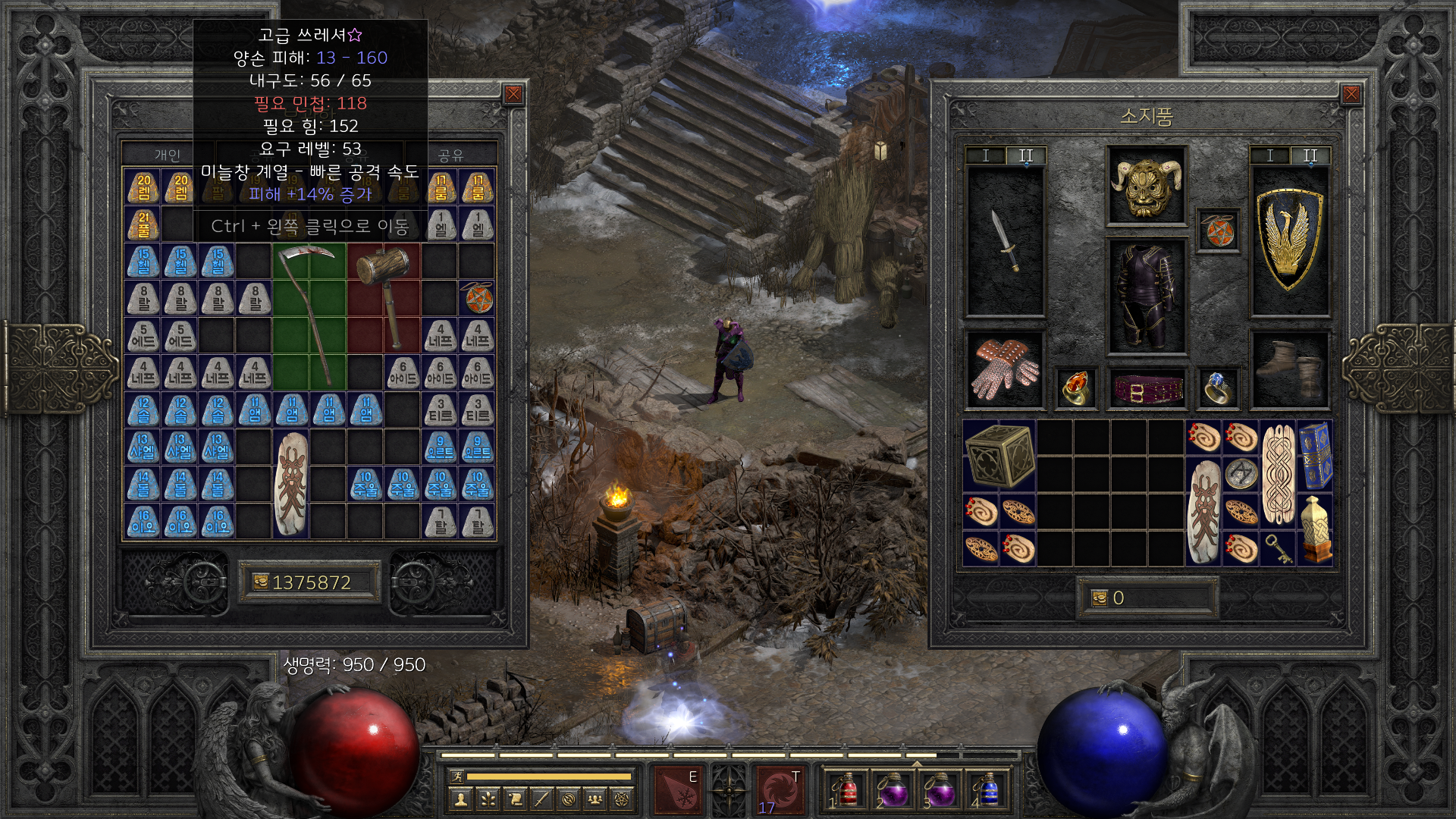Select the equipped belt

(x=1147, y=389)
